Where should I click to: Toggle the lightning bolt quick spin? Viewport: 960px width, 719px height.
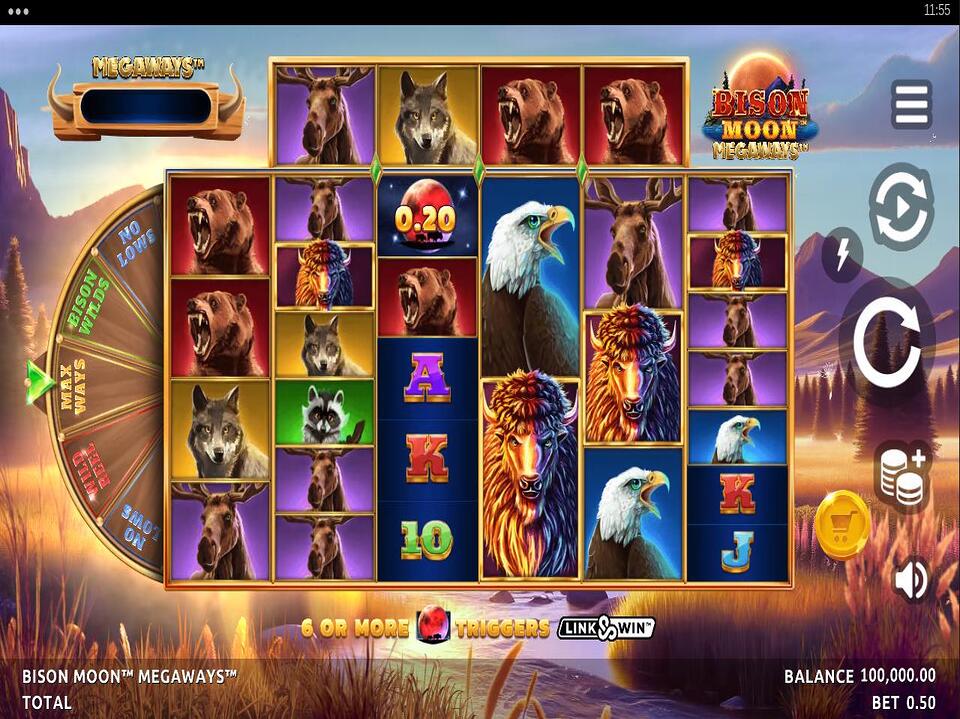[x=842, y=255]
